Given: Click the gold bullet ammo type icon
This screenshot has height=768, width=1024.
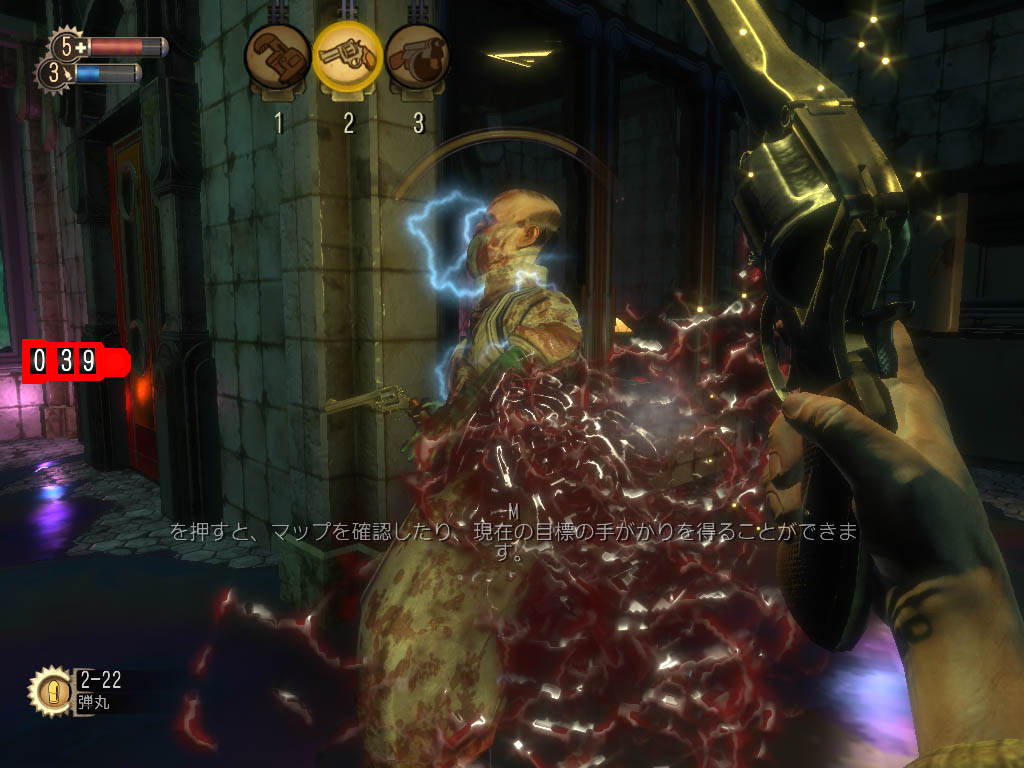Looking at the screenshot, I should 49,690.
